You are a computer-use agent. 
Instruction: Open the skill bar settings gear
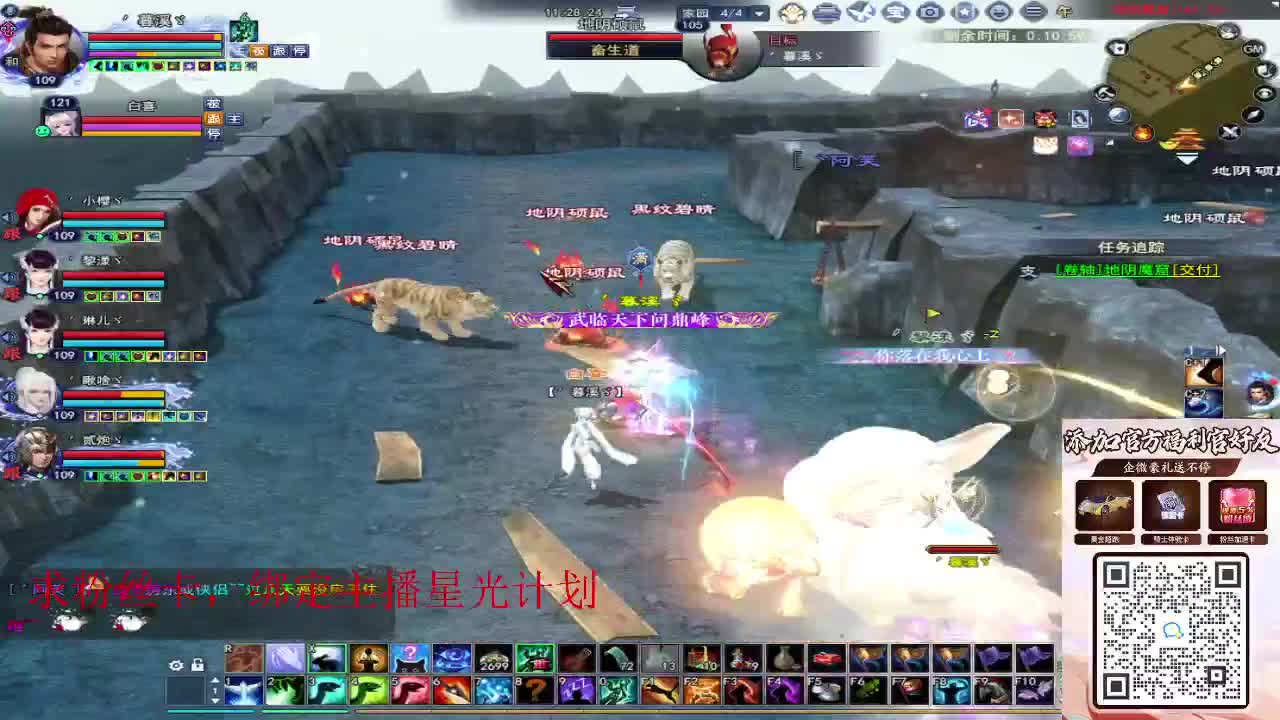177,665
